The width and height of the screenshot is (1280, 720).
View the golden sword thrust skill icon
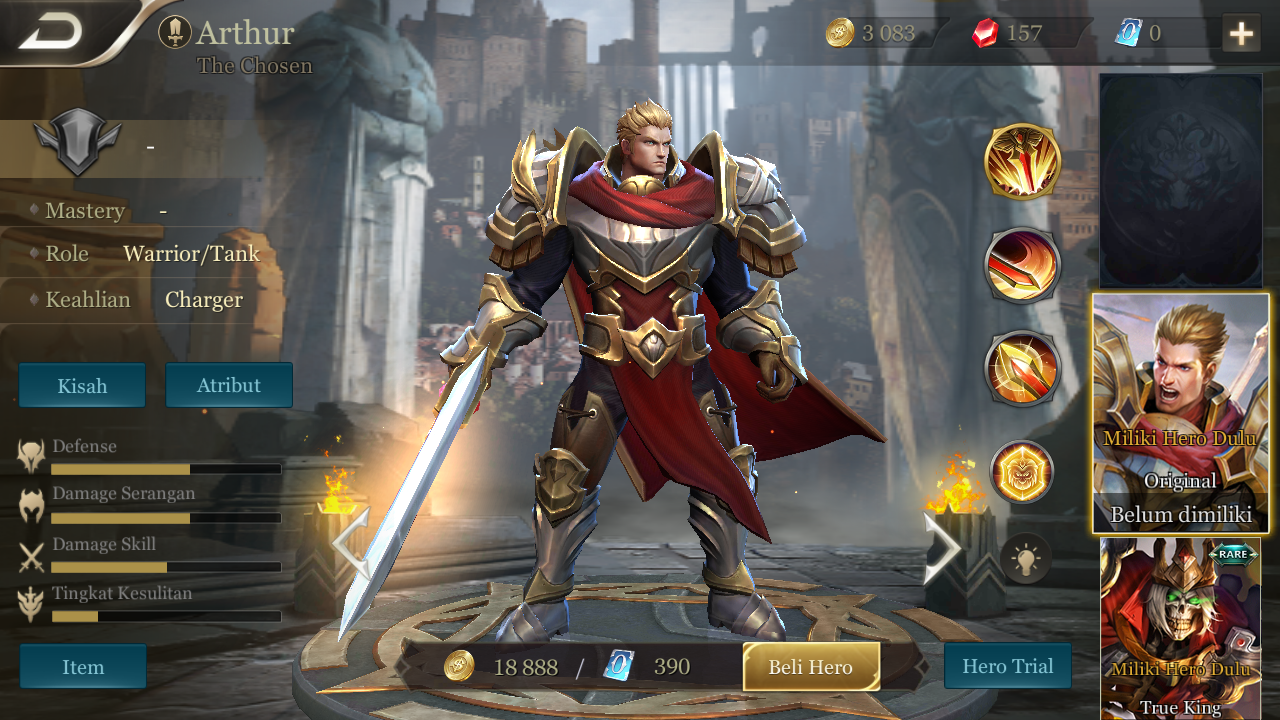click(1022, 368)
